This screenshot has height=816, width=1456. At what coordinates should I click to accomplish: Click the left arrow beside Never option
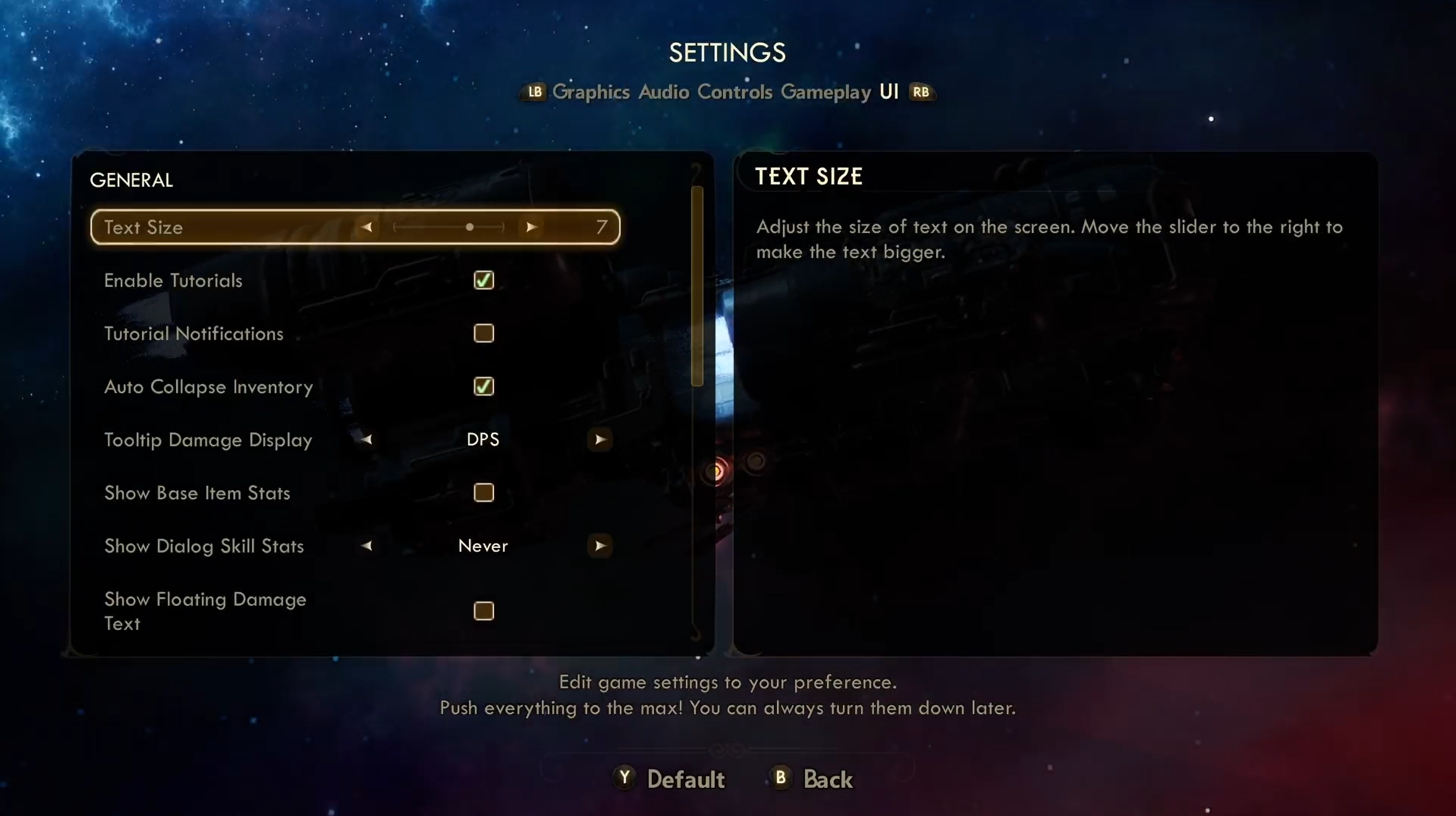(x=366, y=546)
